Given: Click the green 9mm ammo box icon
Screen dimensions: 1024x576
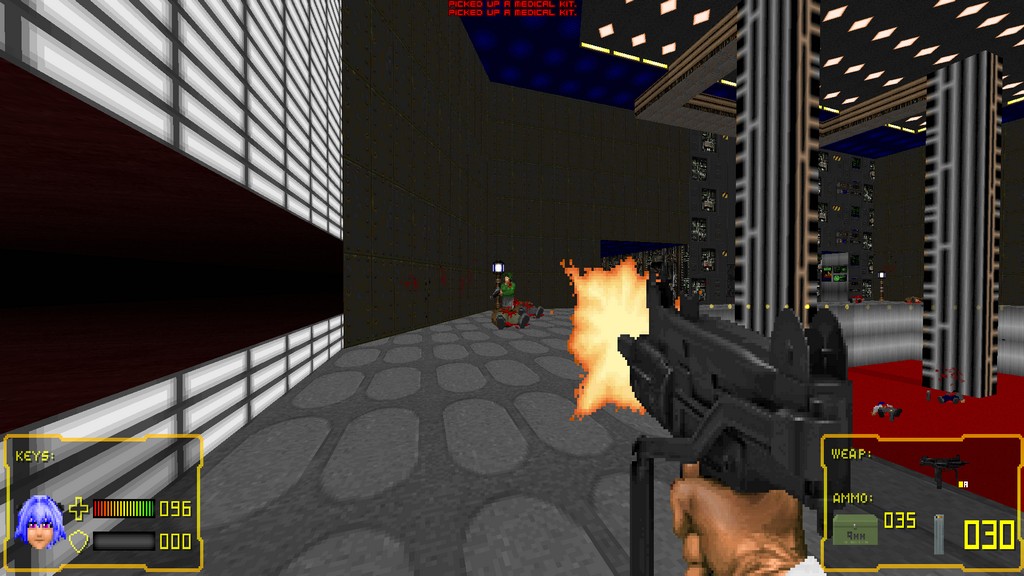Looking at the screenshot, I should click(x=855, y=530).
